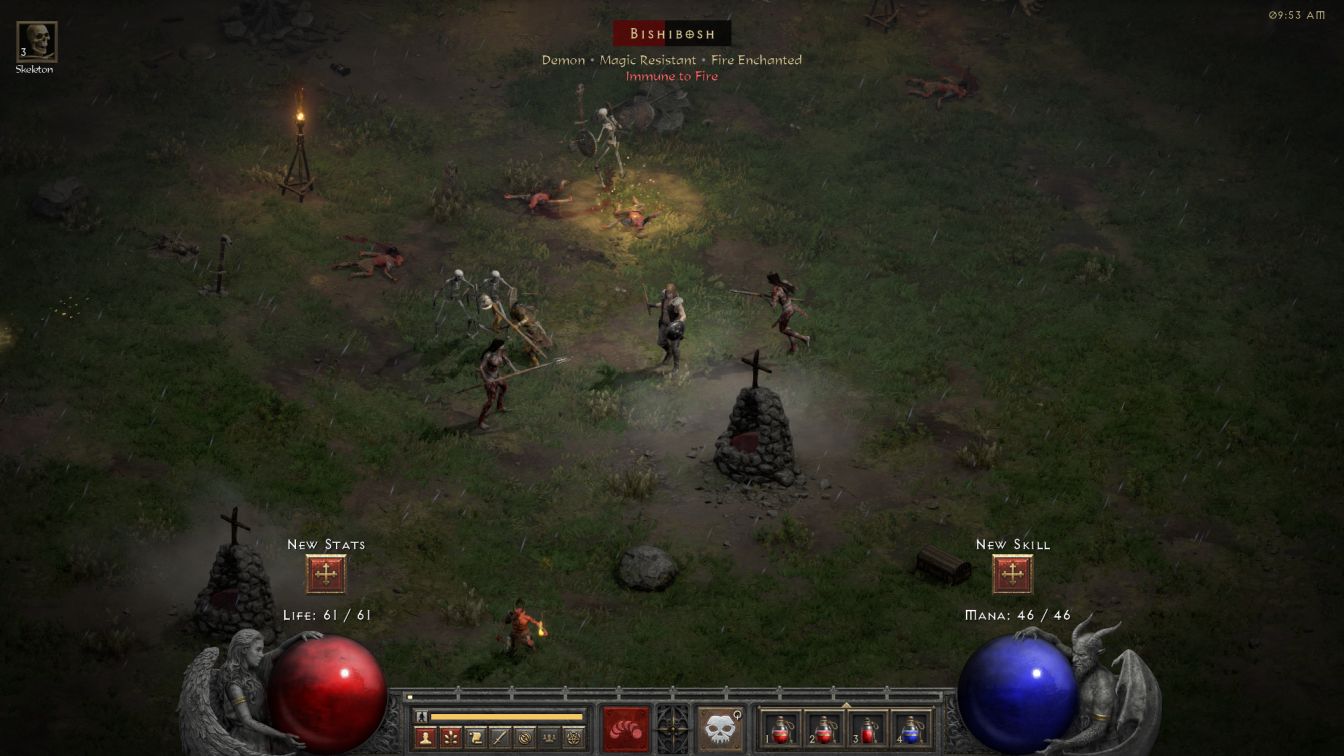The image size is (1344, 756).
Task: Open the character sheet mini-menu button
Action: click(x=426, y=738)
